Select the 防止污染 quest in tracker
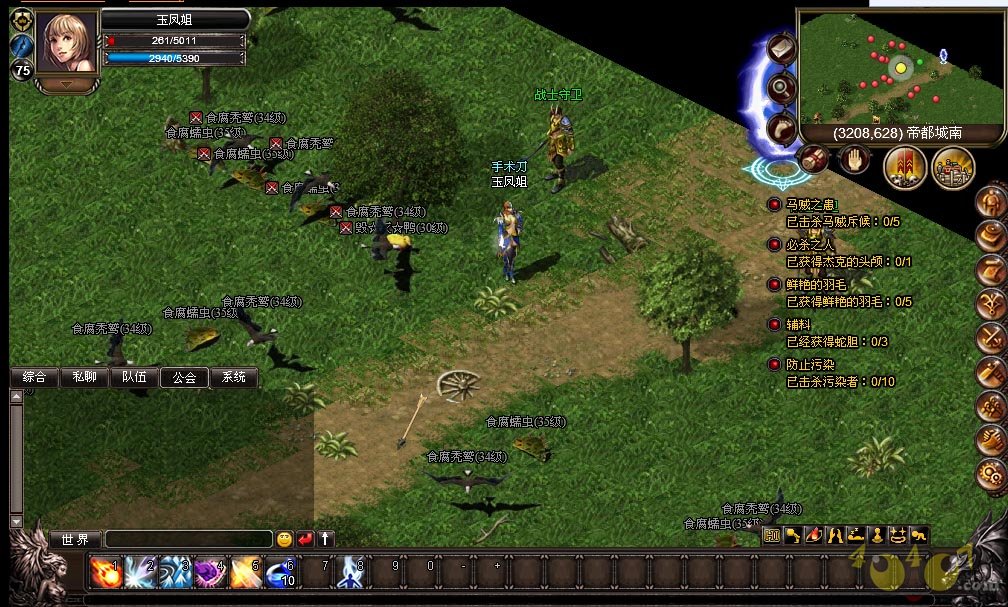 (810, 365)
